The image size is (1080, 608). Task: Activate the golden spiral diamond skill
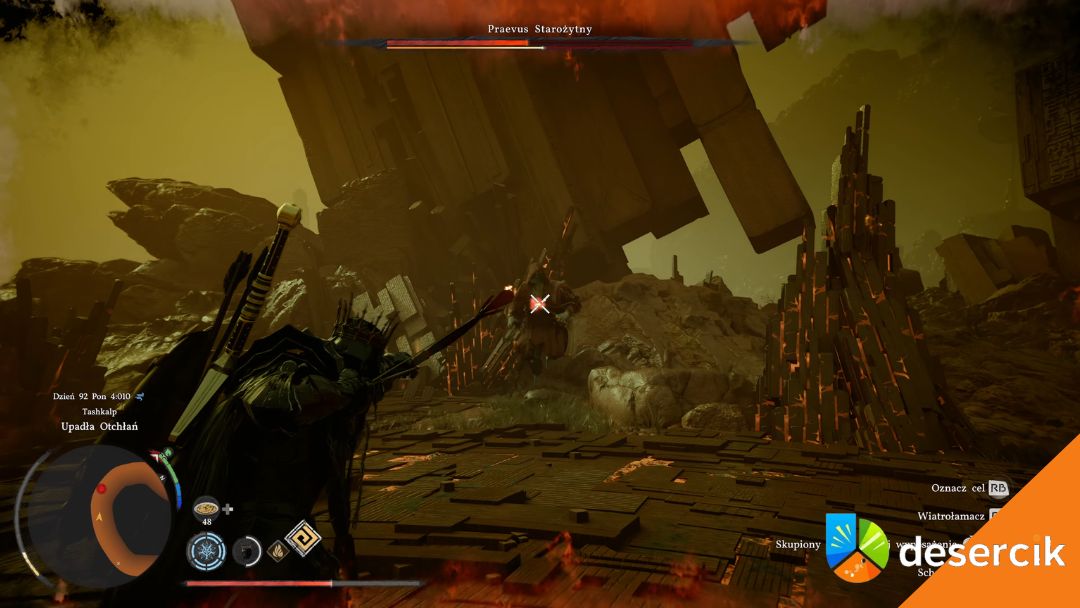coord(301,538)
